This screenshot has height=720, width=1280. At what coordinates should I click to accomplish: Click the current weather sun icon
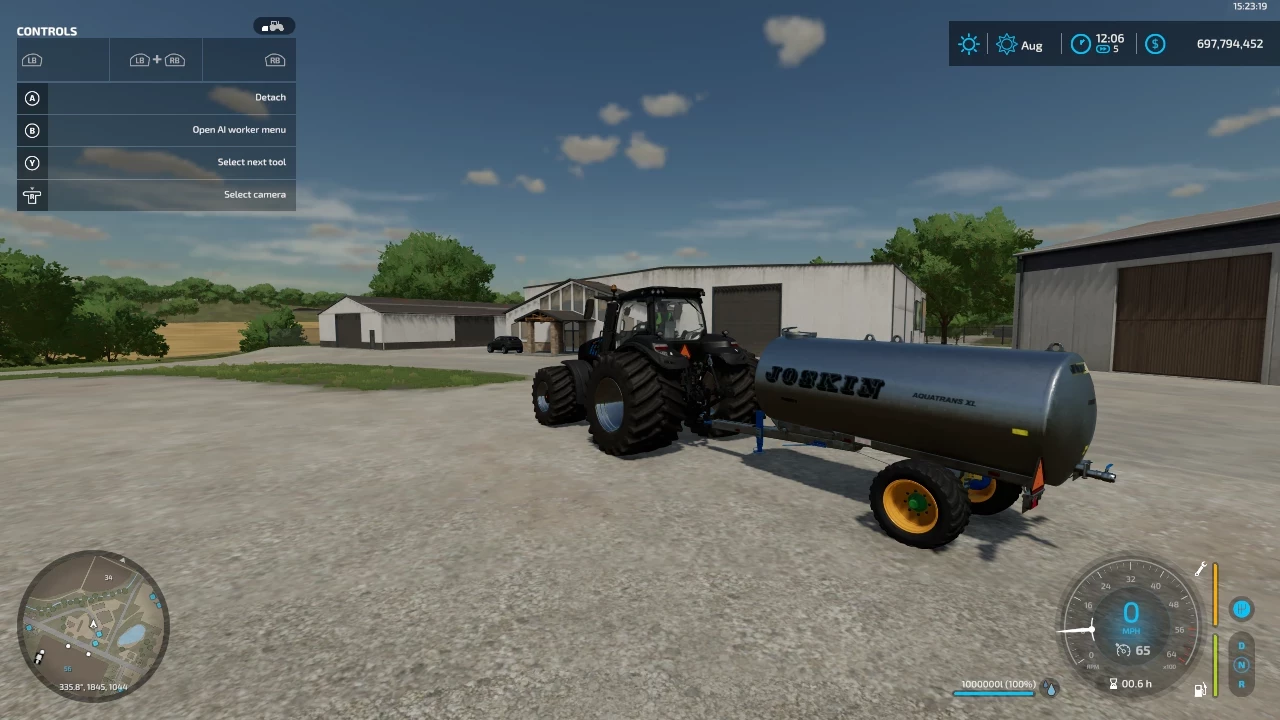(x=968, y=44)
